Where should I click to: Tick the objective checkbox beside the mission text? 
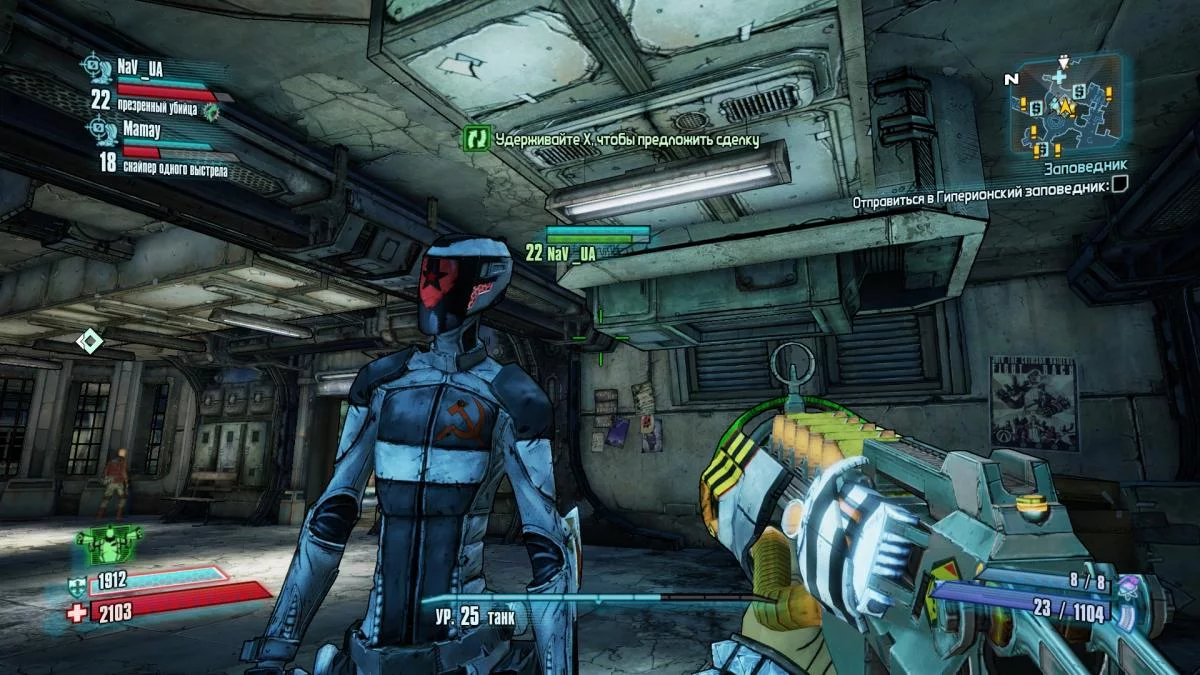click(1120, 184)
